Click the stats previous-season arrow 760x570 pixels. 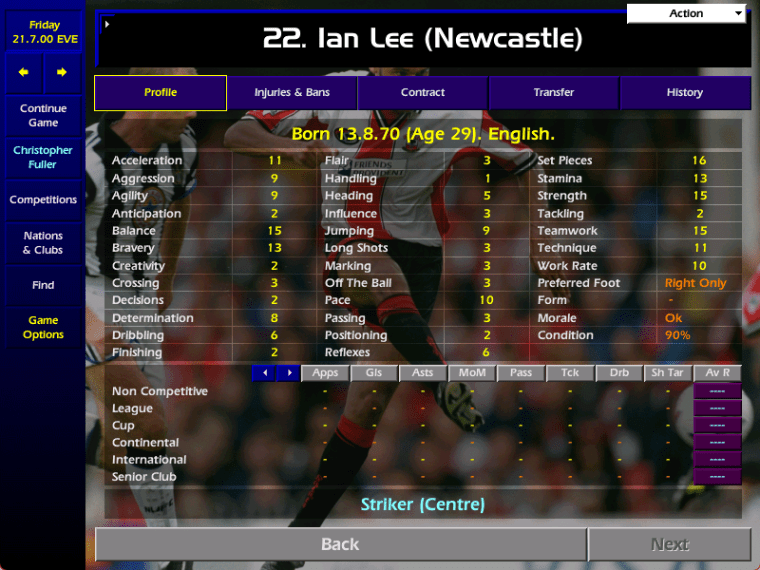(263, 373)
